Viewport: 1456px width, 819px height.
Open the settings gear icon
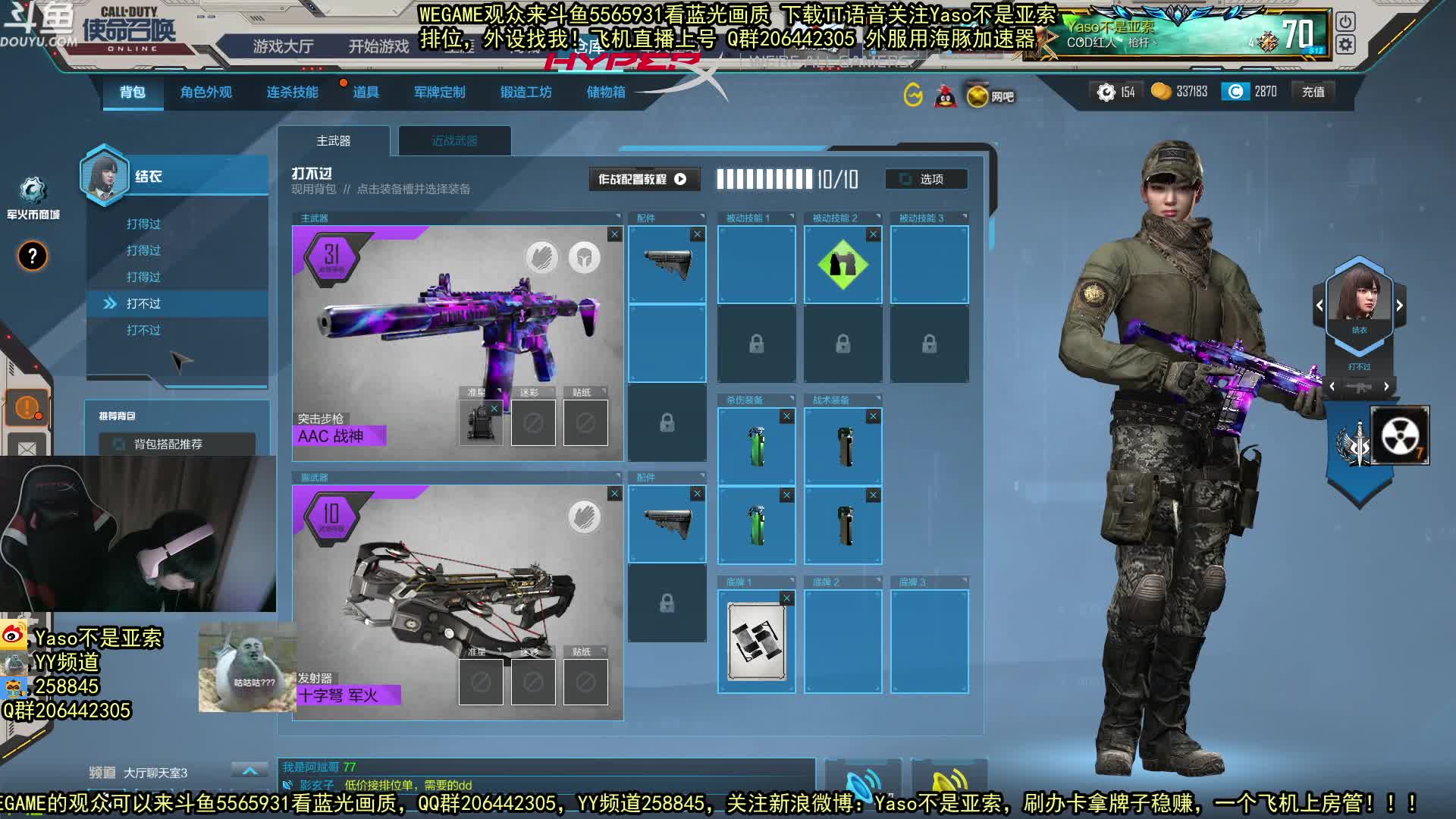(1345, 45)
